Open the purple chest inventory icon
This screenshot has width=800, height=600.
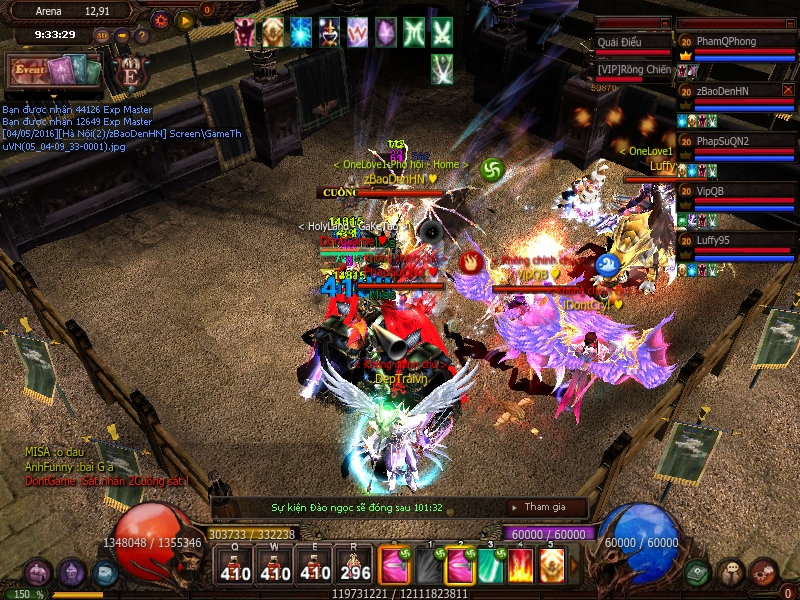38,573
